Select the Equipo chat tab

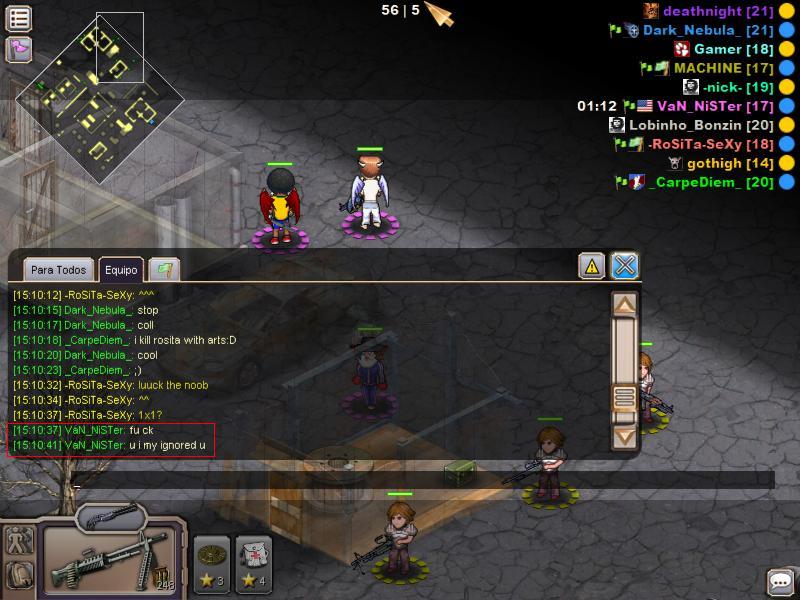[121, 270]
